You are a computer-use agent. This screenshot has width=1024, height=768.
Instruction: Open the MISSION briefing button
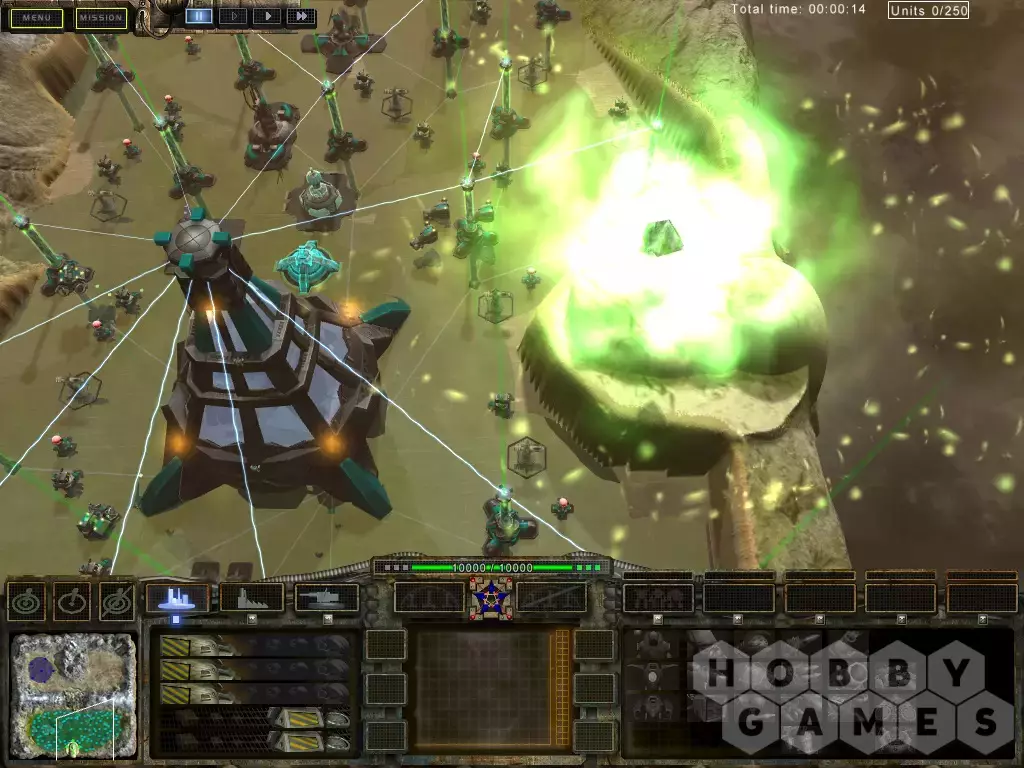[102, 18]
